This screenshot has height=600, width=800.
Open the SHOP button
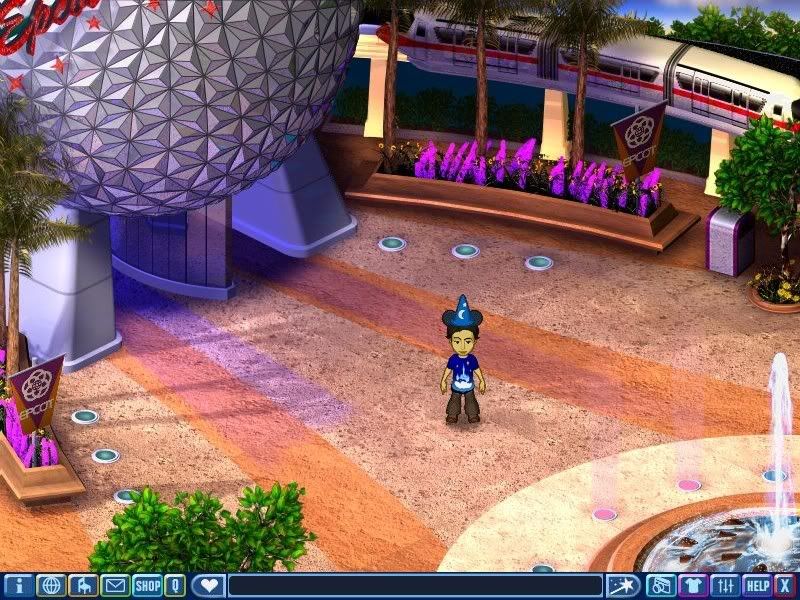coord(147,586)
